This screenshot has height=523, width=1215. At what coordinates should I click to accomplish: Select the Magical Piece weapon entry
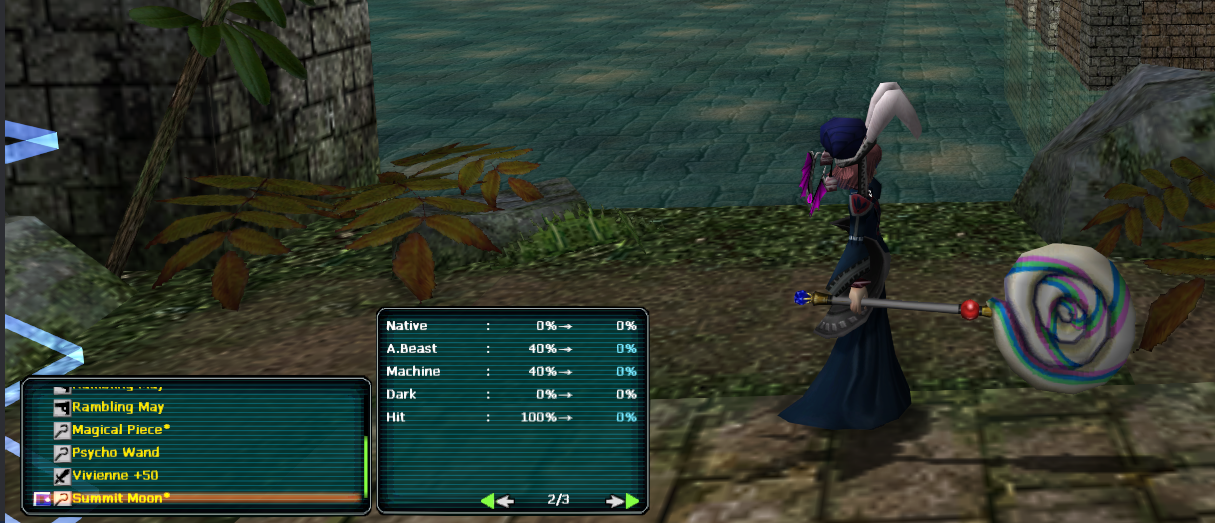tap(119, 430)
